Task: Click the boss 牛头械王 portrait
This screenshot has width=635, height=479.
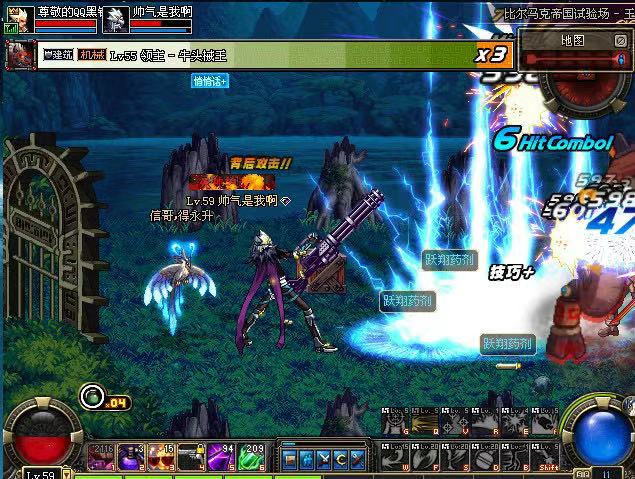Action: click(x=17, y=55)
